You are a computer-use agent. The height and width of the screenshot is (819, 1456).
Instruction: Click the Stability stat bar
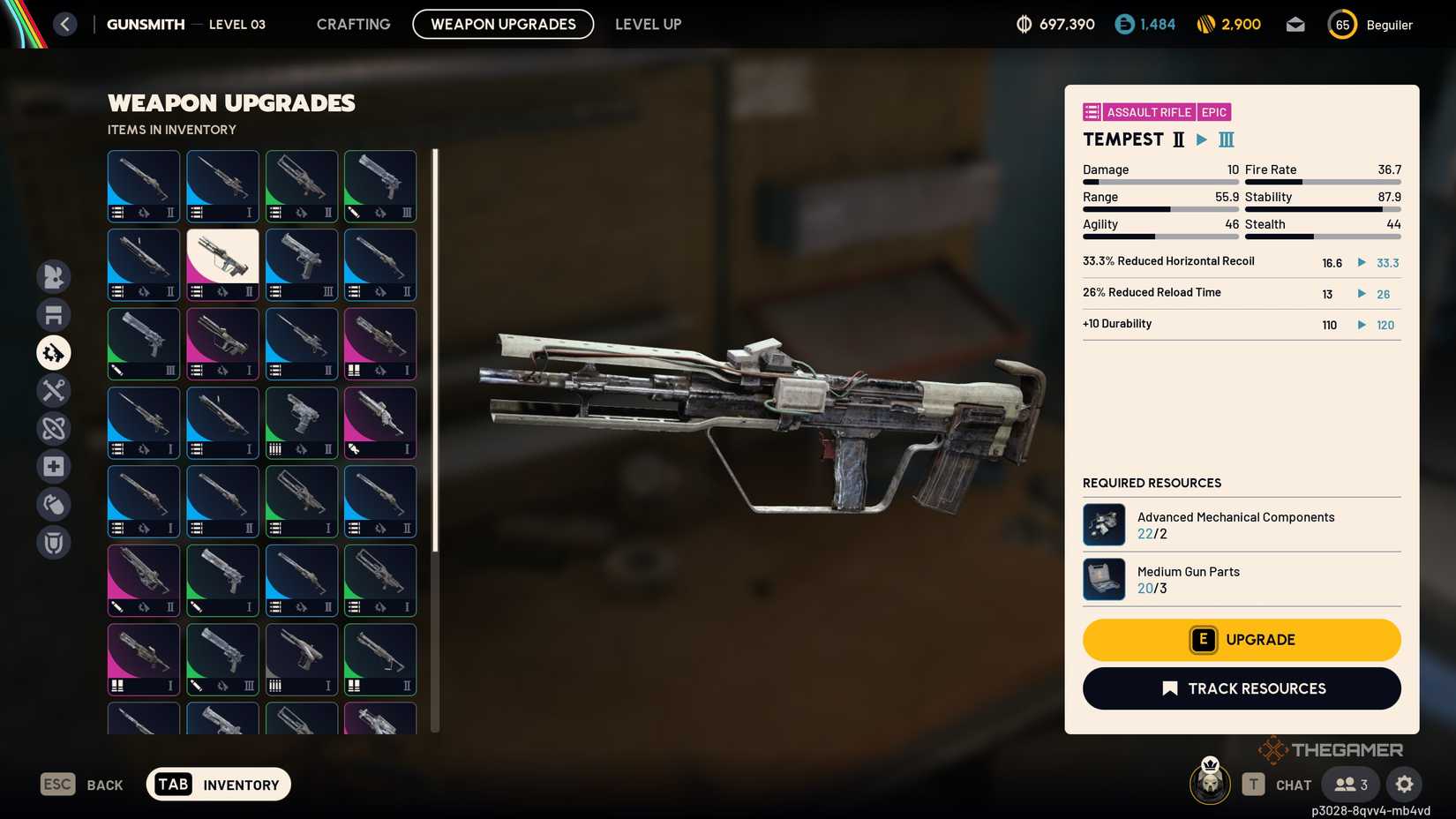tap(1324, 209)
